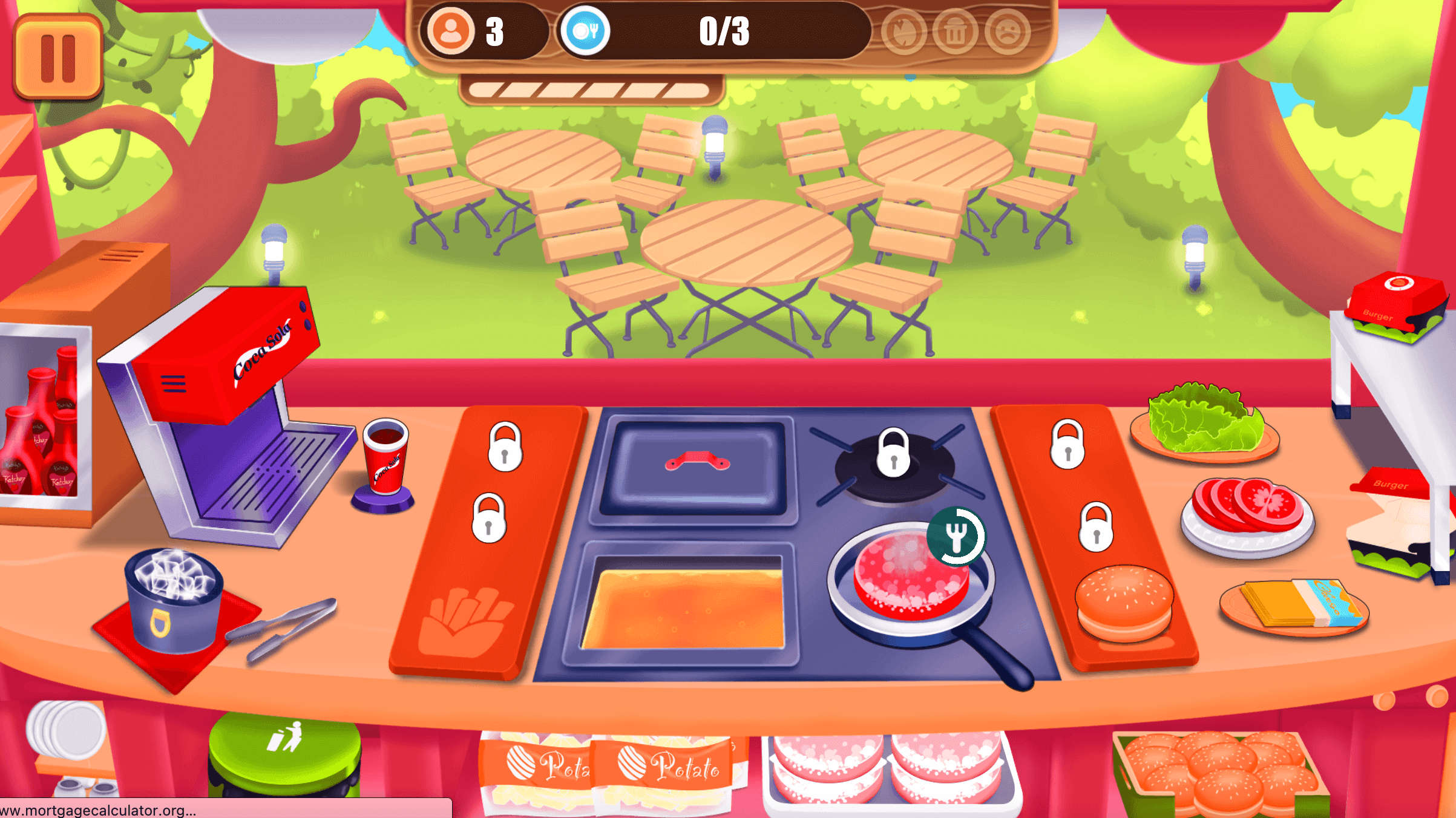Unlock the locked second stove burner
Viewport: 1456px width, 818px height.
893,454
